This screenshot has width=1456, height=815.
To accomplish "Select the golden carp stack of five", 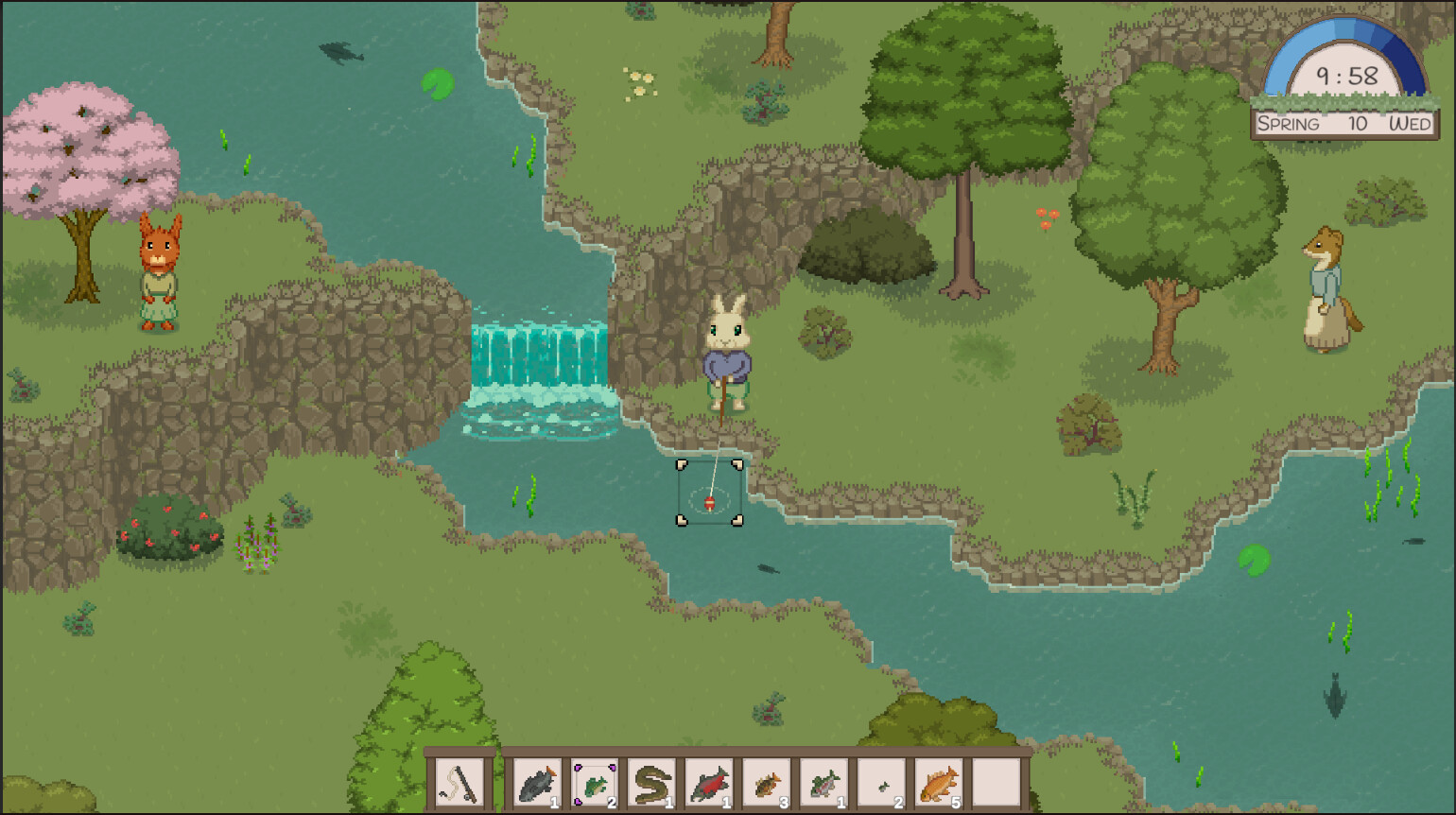I will (x=940, y=782).
